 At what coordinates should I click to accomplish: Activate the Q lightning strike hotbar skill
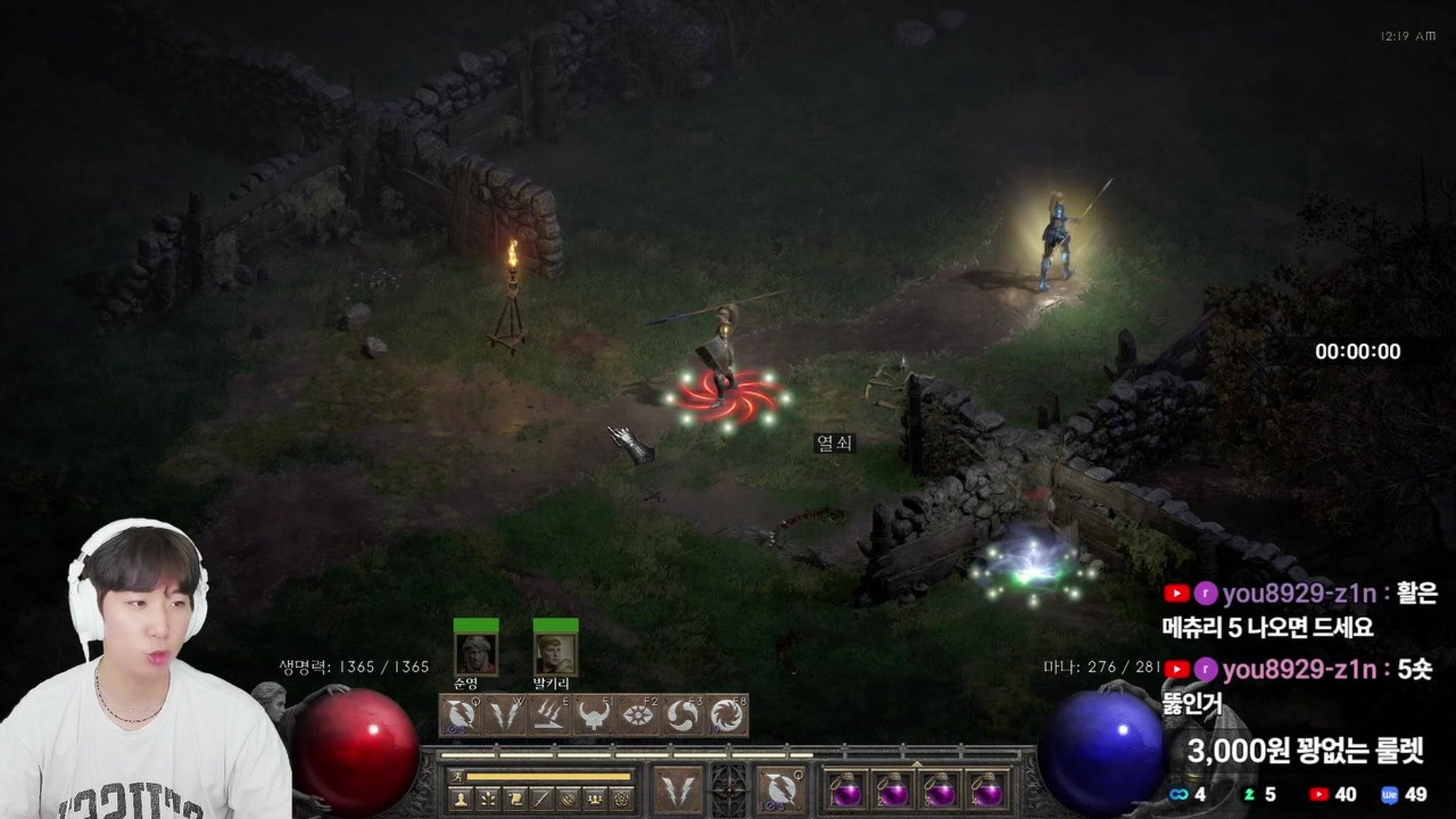[x=460, y=715]
